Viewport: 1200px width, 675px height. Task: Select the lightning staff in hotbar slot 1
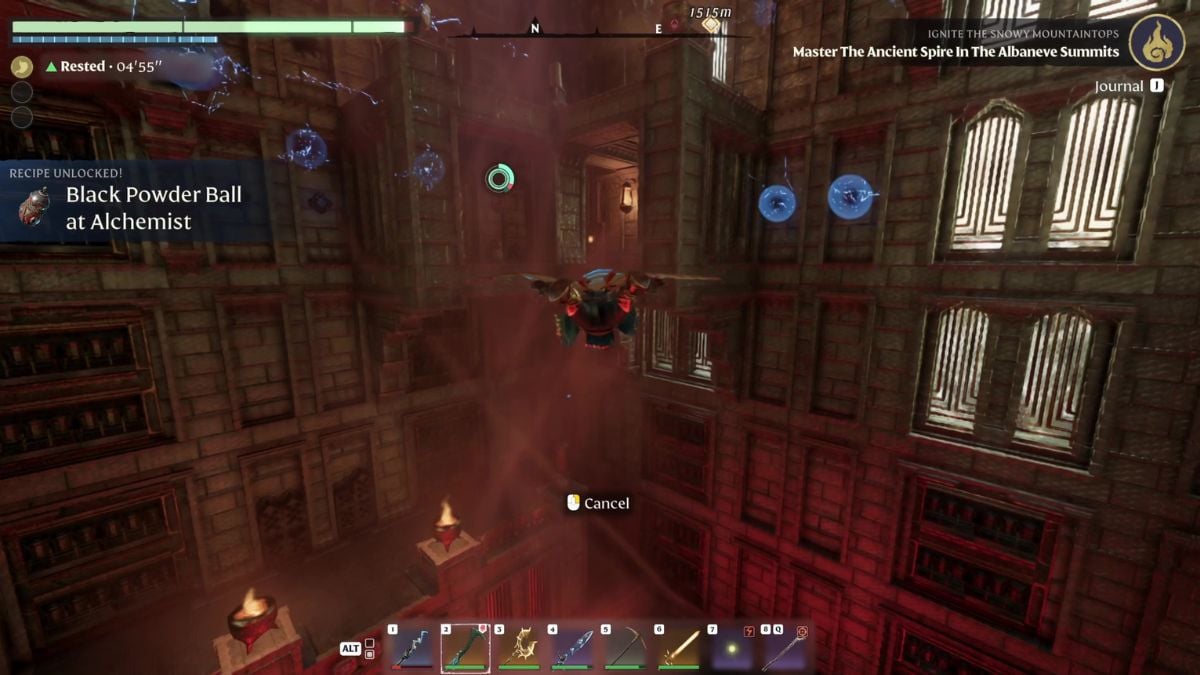[412, 648]
